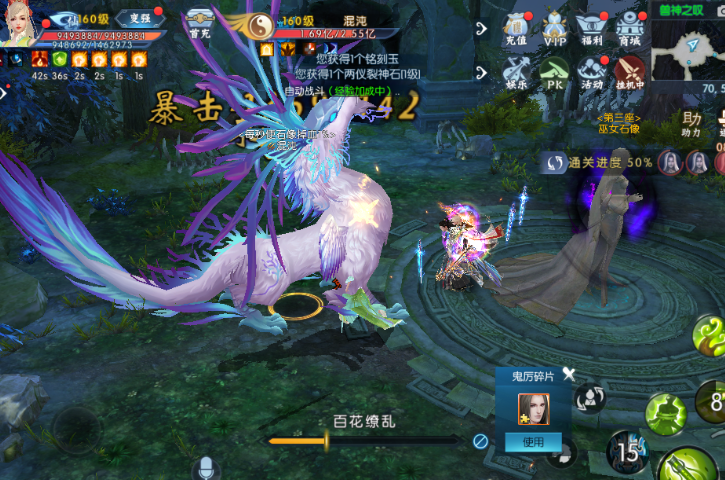Open the 福利 welfare rewards
The height and width of the screenshot is (480, 725).
pyautogui.click(x=593, y=28)
